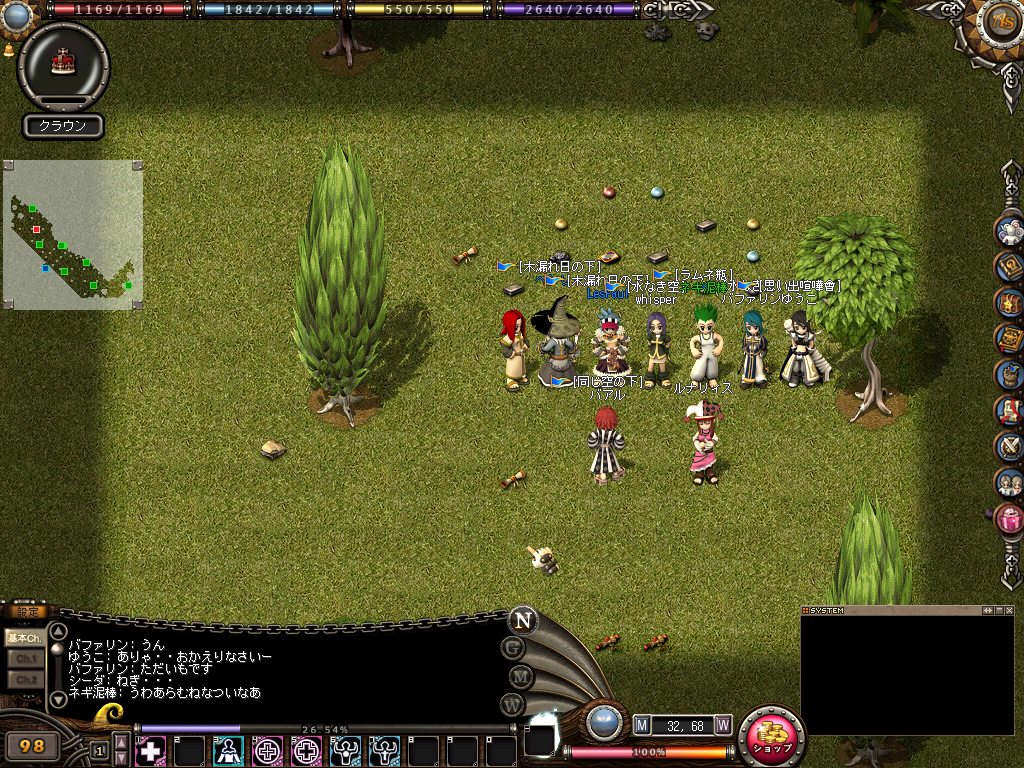Click the クラウン crown label button
Viewport: 1024px width, 768px height.
pos(63,126)
